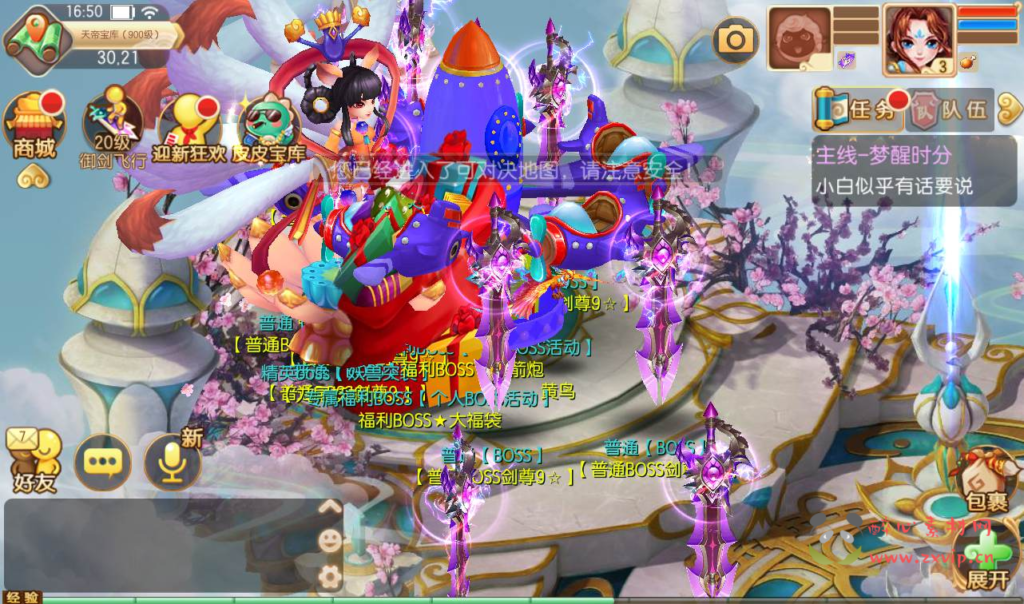Screen dimensions: 1024x604
Task: Open the red-haired player character portrait
Action: point(918,39)
